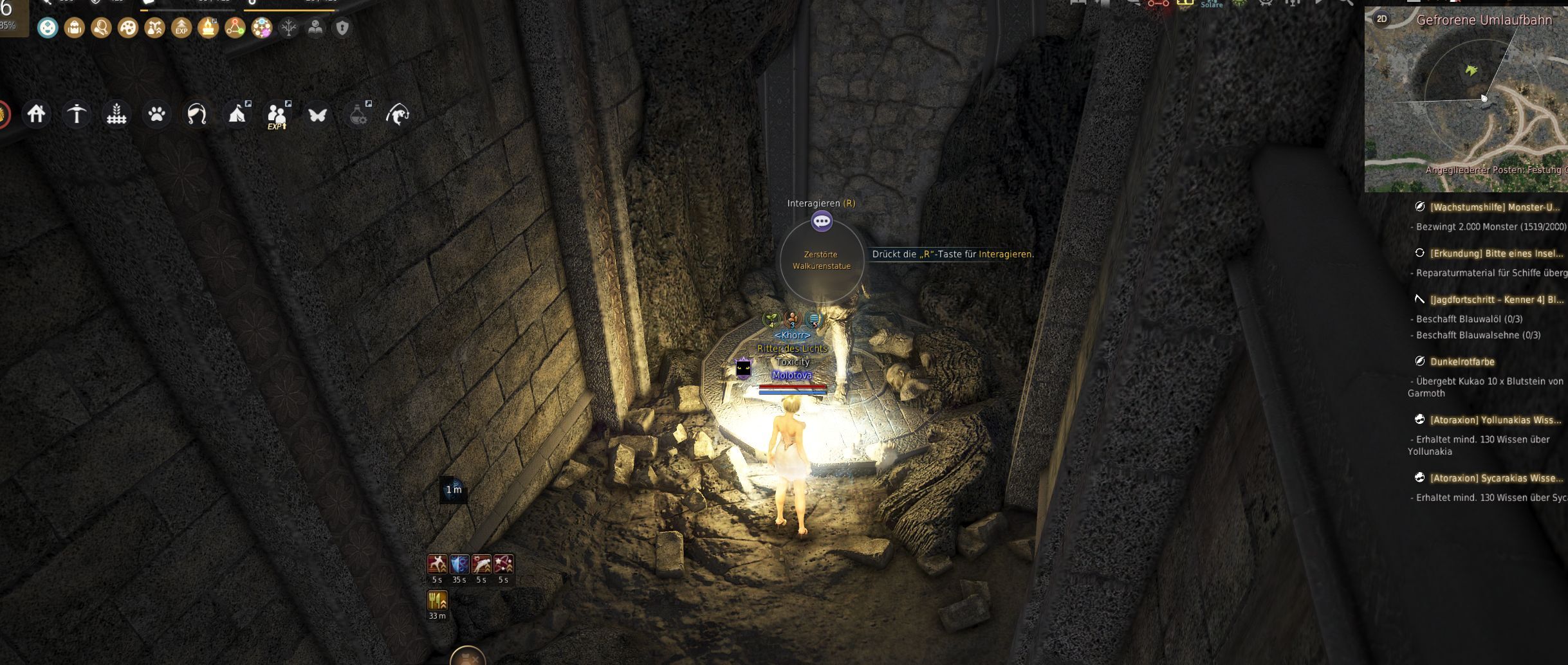The image size is (1568, 665).
Task: Select the maid headband icon
Action: [x=196, y=114]
